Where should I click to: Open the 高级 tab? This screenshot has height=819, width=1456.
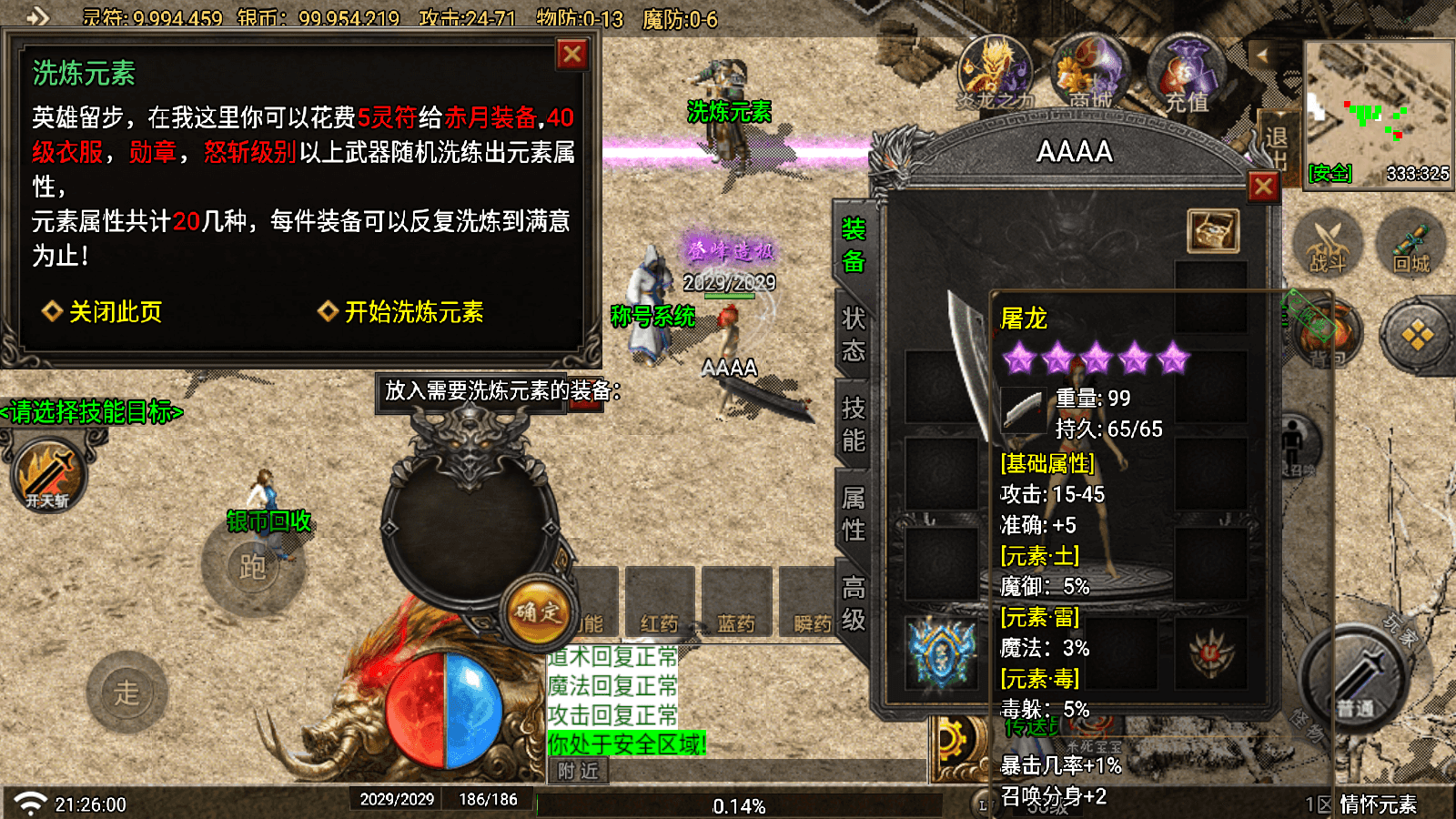[853, 603]
